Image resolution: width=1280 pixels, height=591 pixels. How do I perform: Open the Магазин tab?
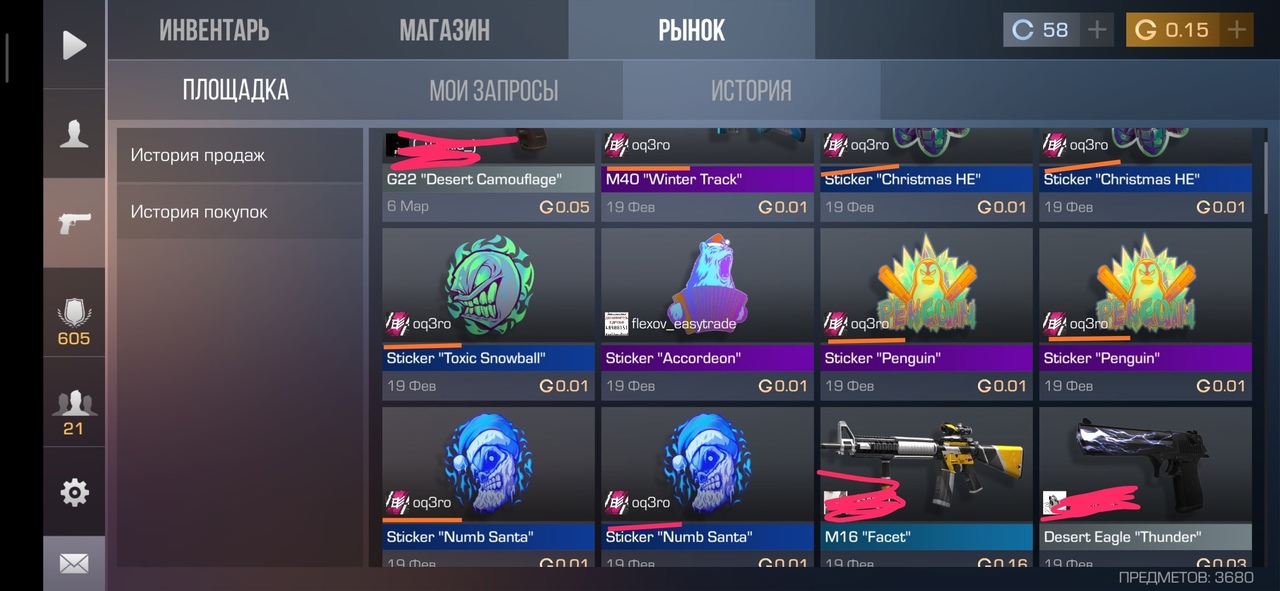tap(444, 31)
